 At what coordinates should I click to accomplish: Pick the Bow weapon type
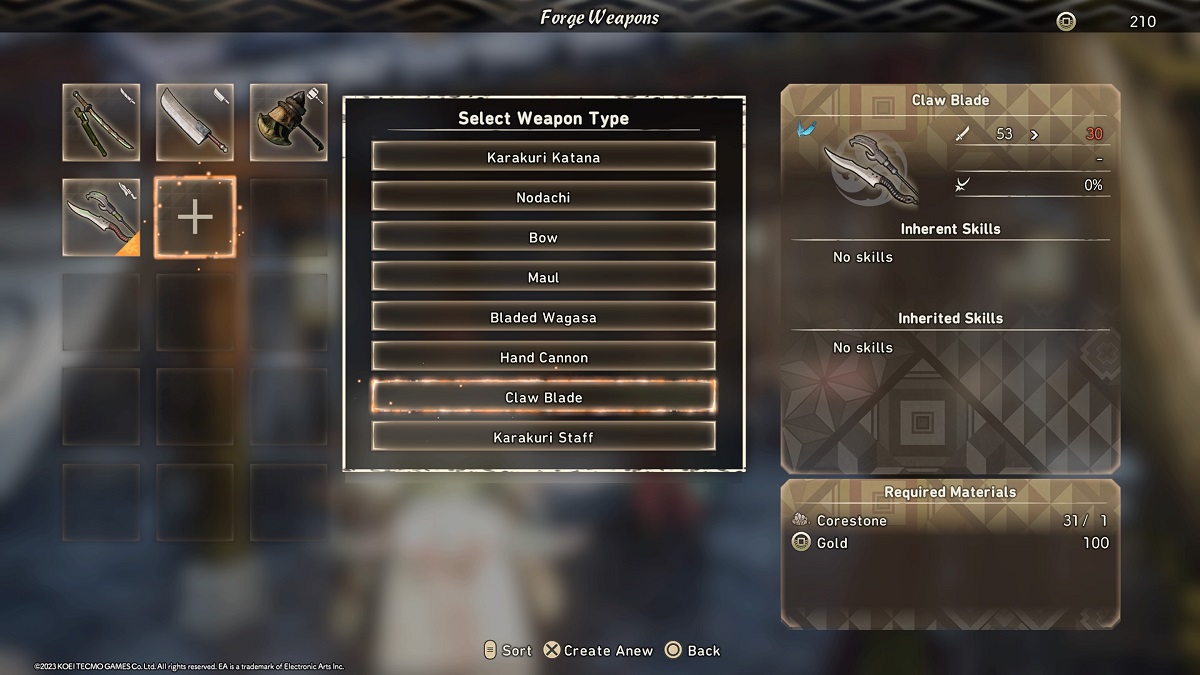coord(543,237)
